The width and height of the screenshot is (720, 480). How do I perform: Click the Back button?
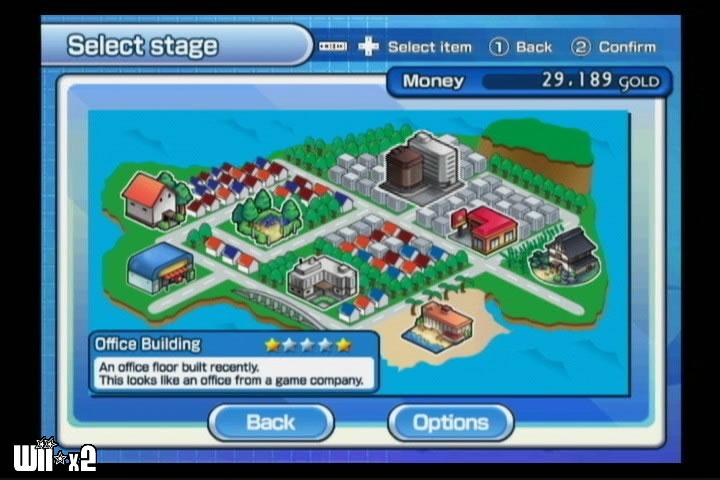(x=270, y=422)
